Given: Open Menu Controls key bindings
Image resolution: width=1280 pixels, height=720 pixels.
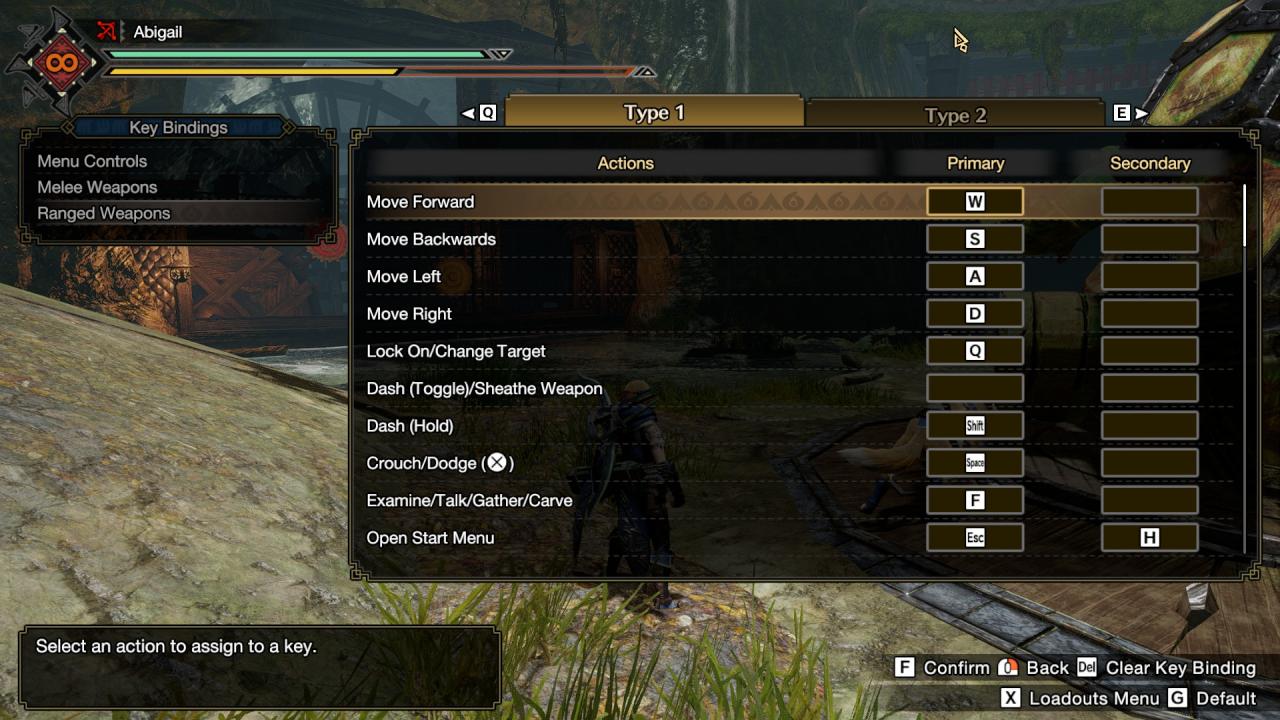Looking at the screenshot, I should tap(92, 161).
